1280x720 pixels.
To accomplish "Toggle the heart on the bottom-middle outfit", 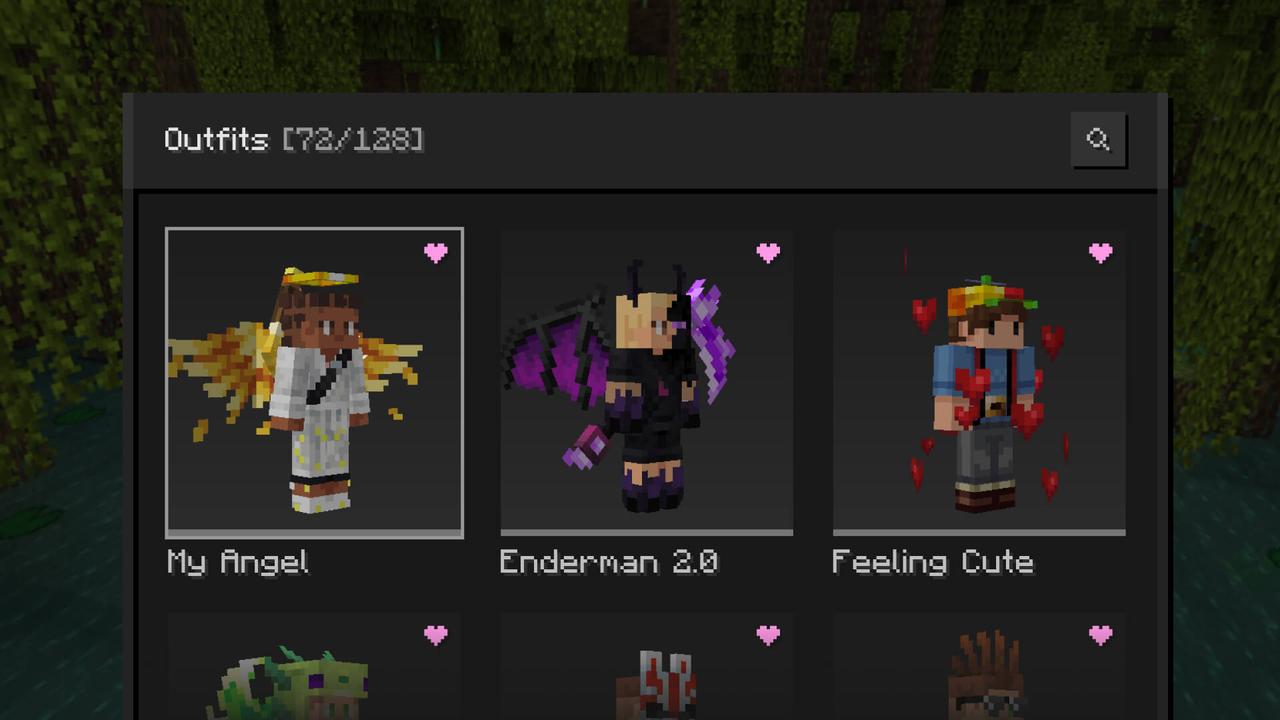I will click(768, 636).
